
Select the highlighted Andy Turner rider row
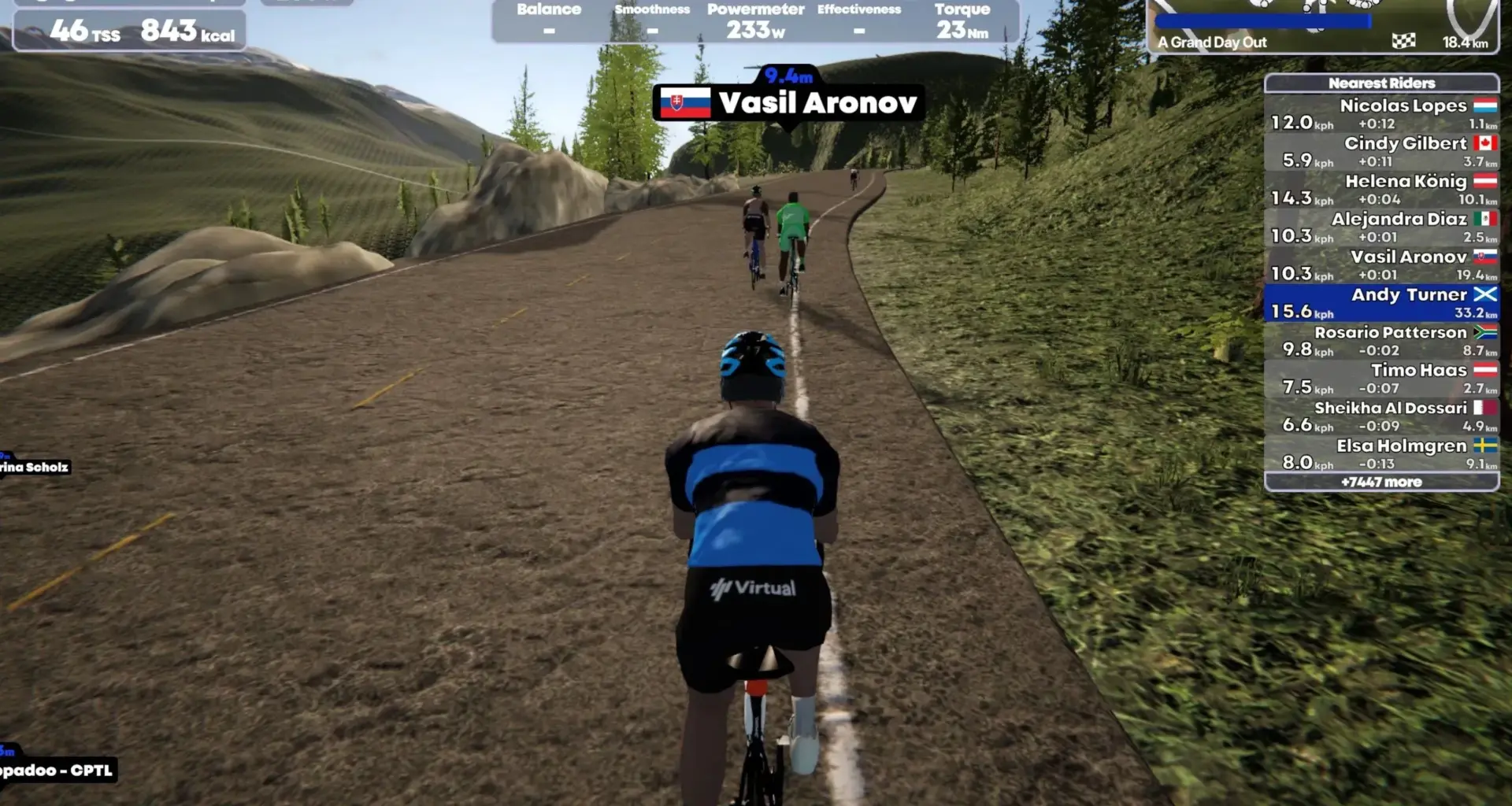click(1382, 303)
